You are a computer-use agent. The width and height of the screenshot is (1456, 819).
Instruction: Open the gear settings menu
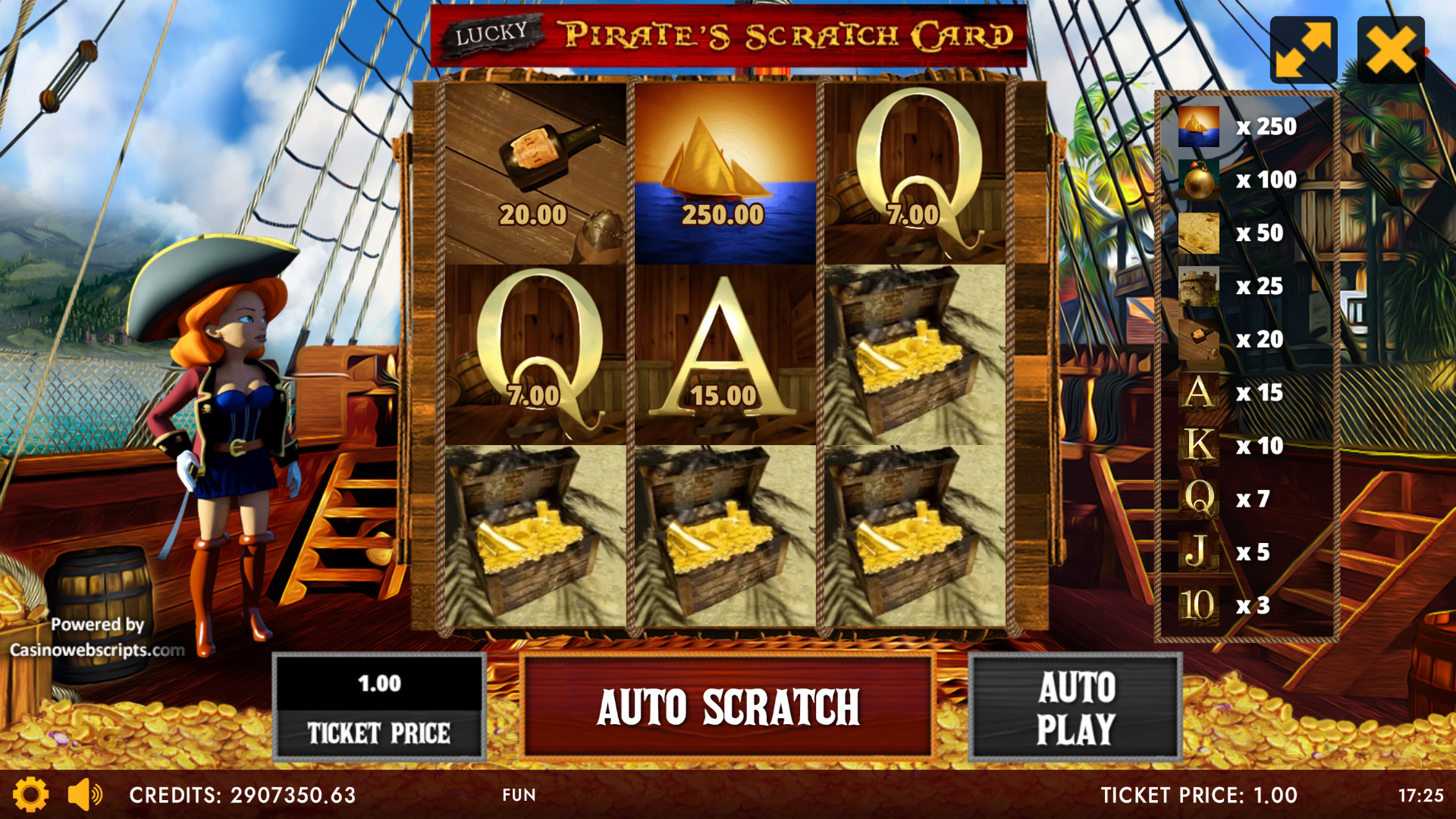pyautogui.click(x=30, y=795)
